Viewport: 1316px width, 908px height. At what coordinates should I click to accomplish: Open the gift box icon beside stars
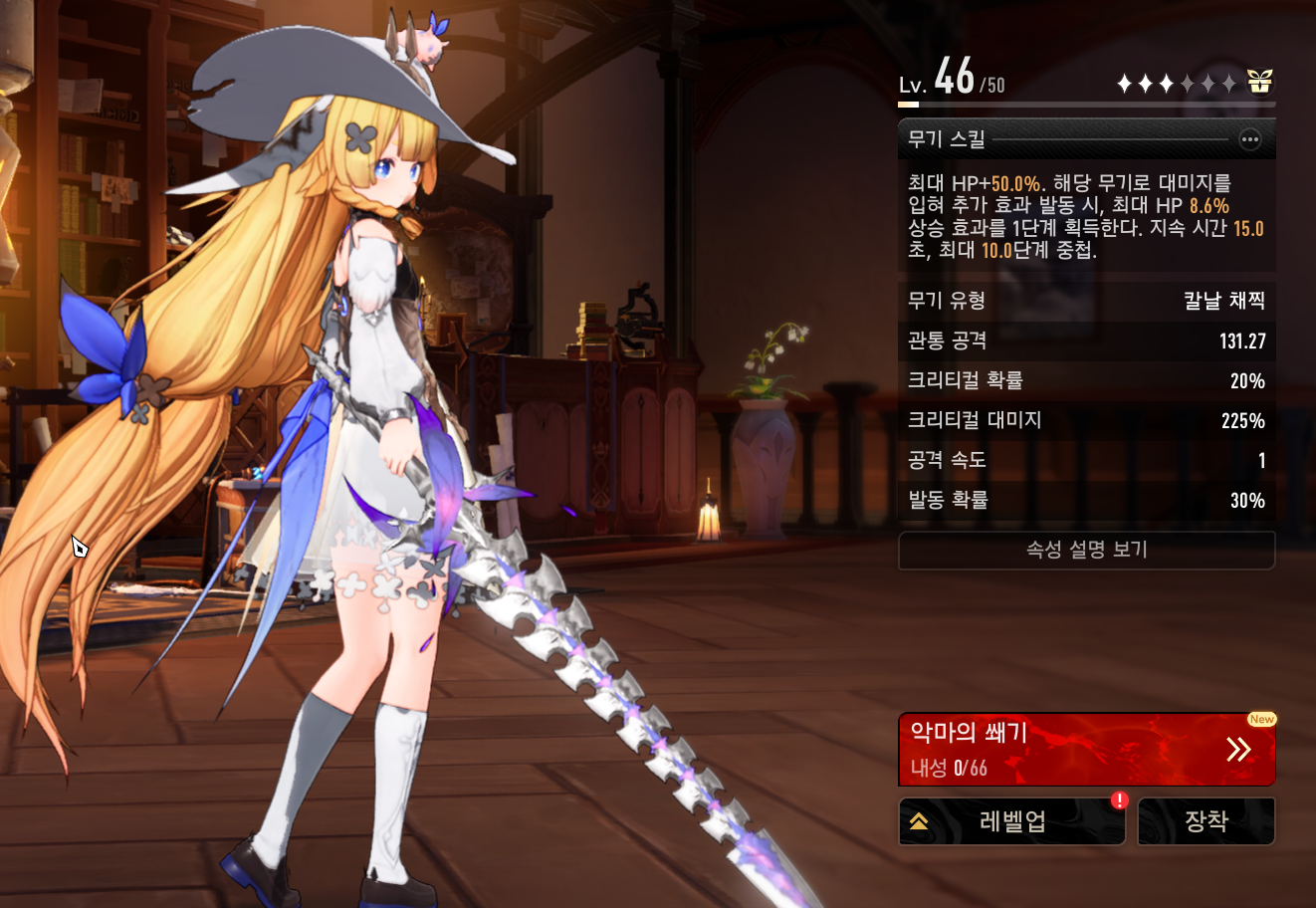click(x=1260, y=82)
